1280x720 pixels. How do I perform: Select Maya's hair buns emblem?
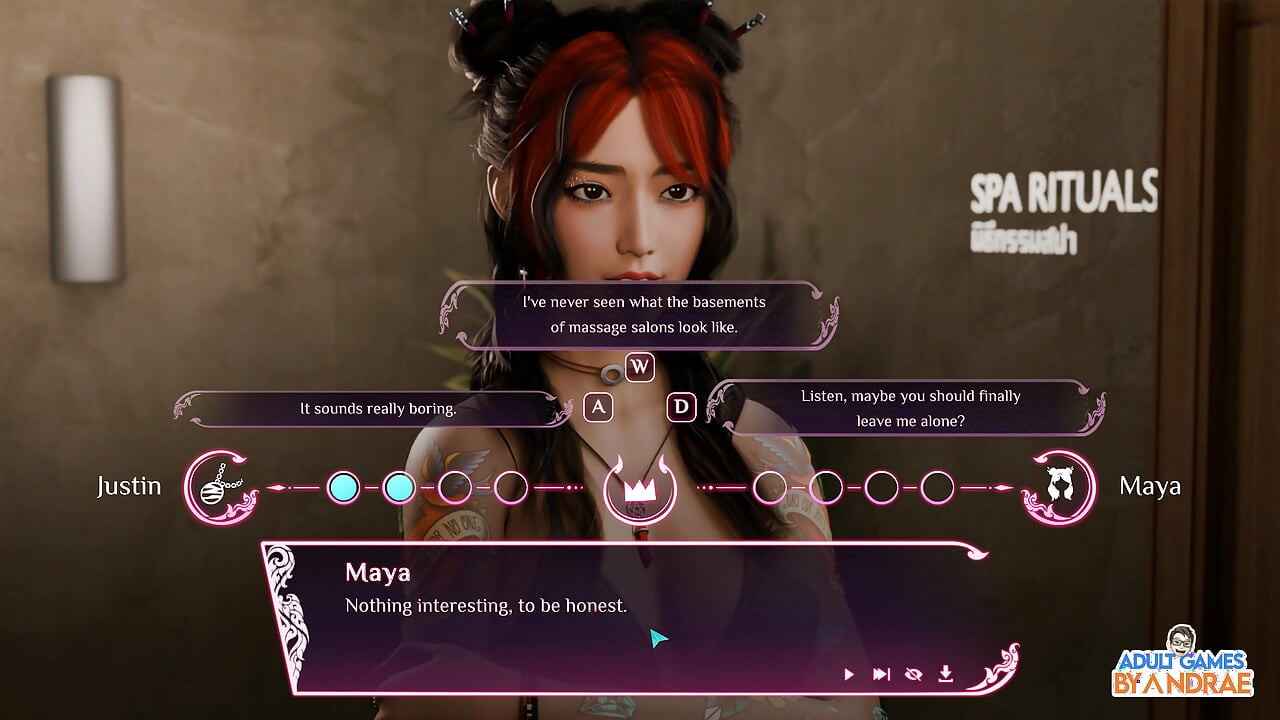tap(1055, 487)
